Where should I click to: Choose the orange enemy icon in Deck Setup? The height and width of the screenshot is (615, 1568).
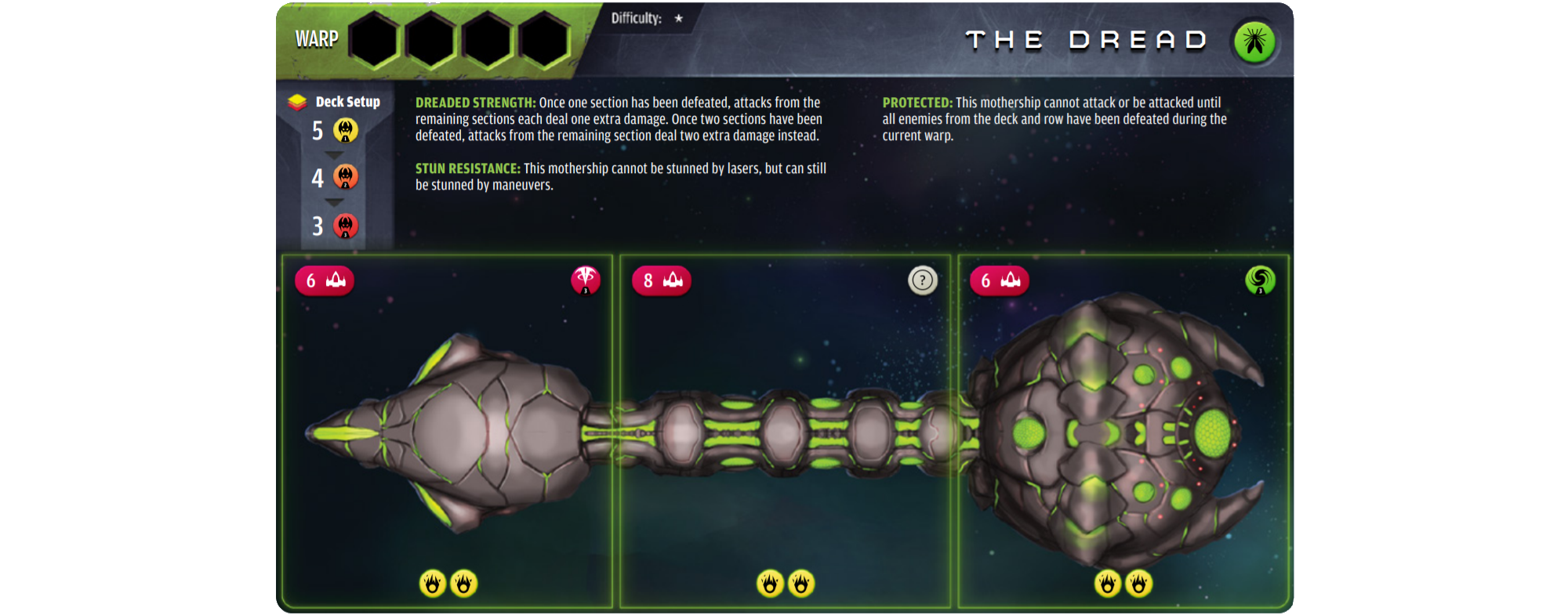(x=346, y=177)
